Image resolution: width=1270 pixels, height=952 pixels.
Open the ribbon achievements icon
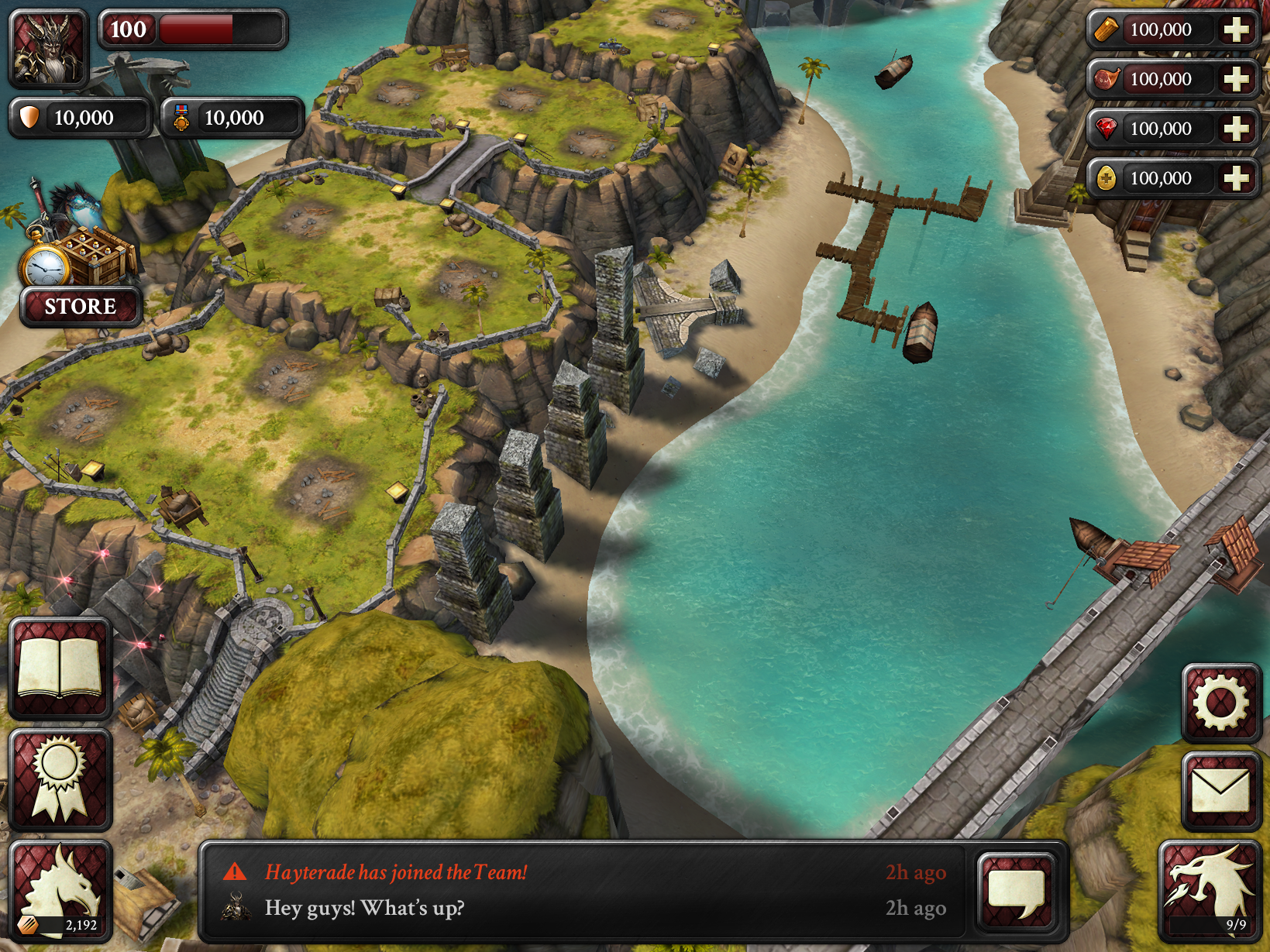pyautogui.click(x=60, y=779)
